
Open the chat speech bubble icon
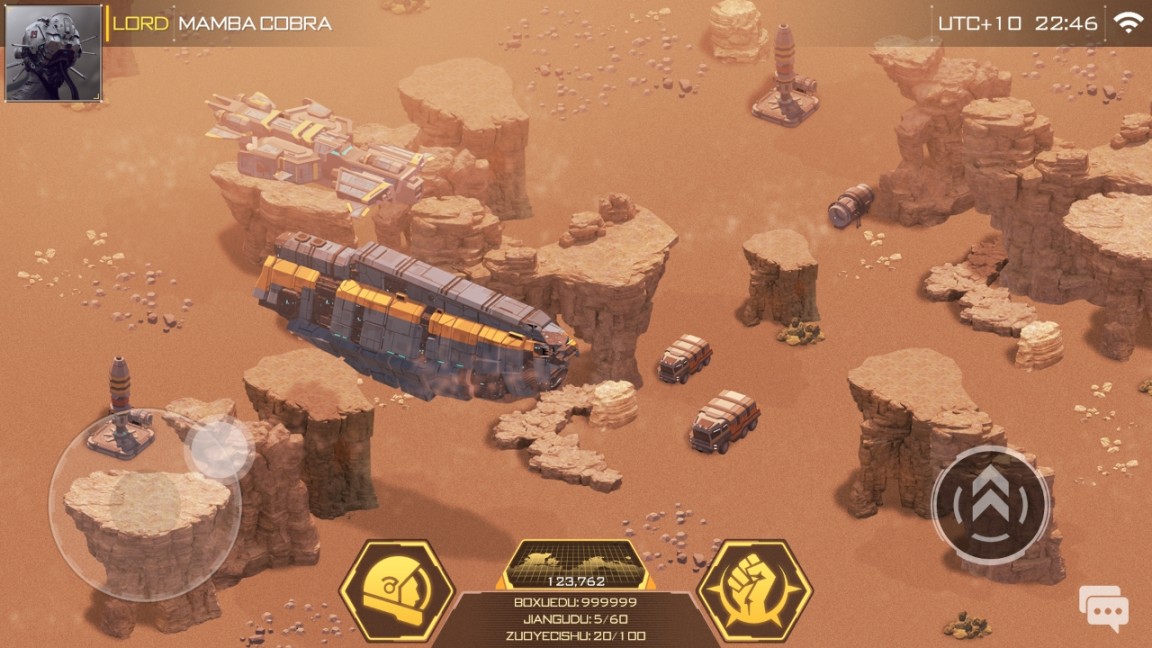click(1103, 608)
